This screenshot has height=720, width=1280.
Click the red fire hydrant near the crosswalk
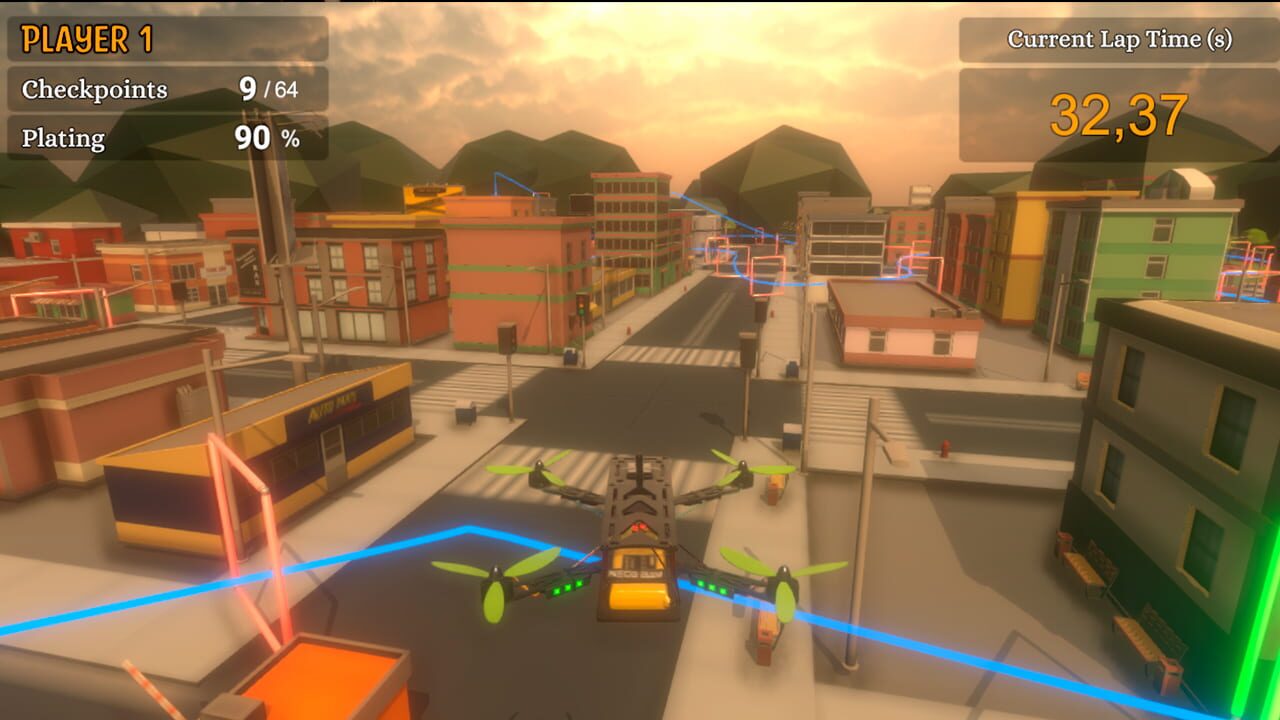pyautogui.click(x=946, y=448)
